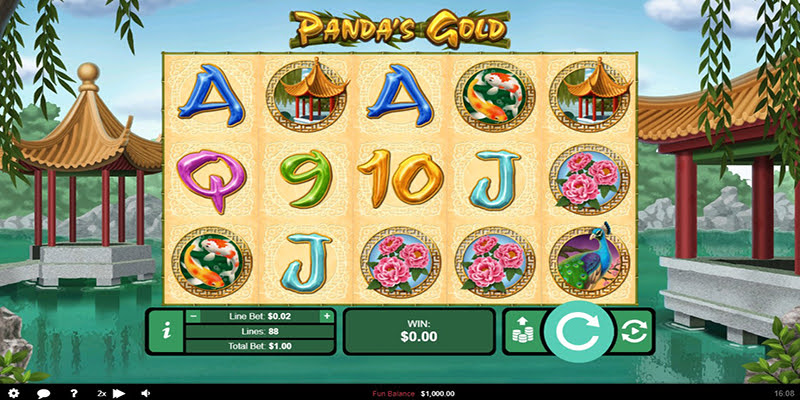Decrease the line bet with the minus button
Image resolution: width=800 pixels, height=400 pixels.
point(194,316)
